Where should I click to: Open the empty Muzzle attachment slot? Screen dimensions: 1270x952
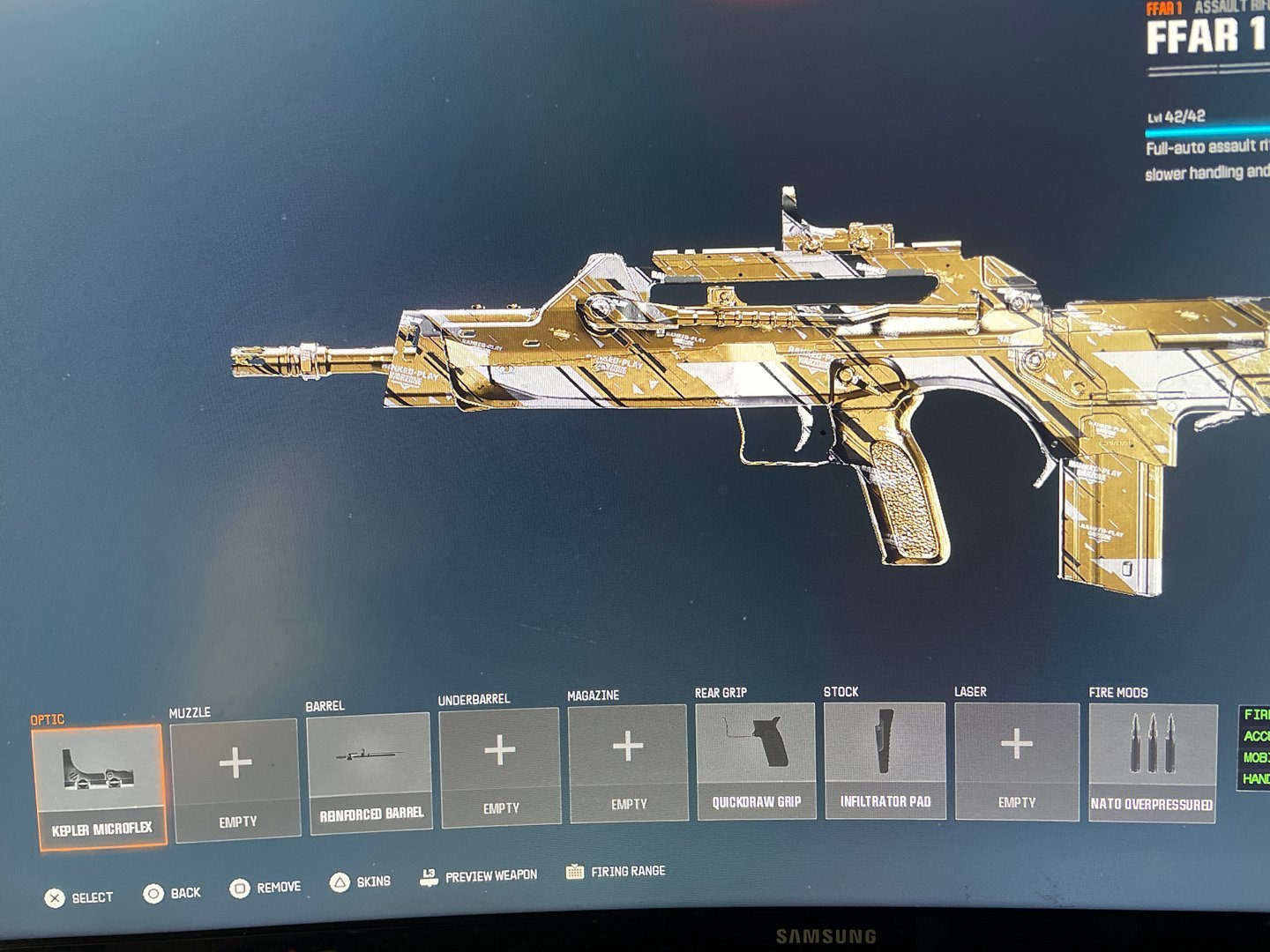(235, 779)
